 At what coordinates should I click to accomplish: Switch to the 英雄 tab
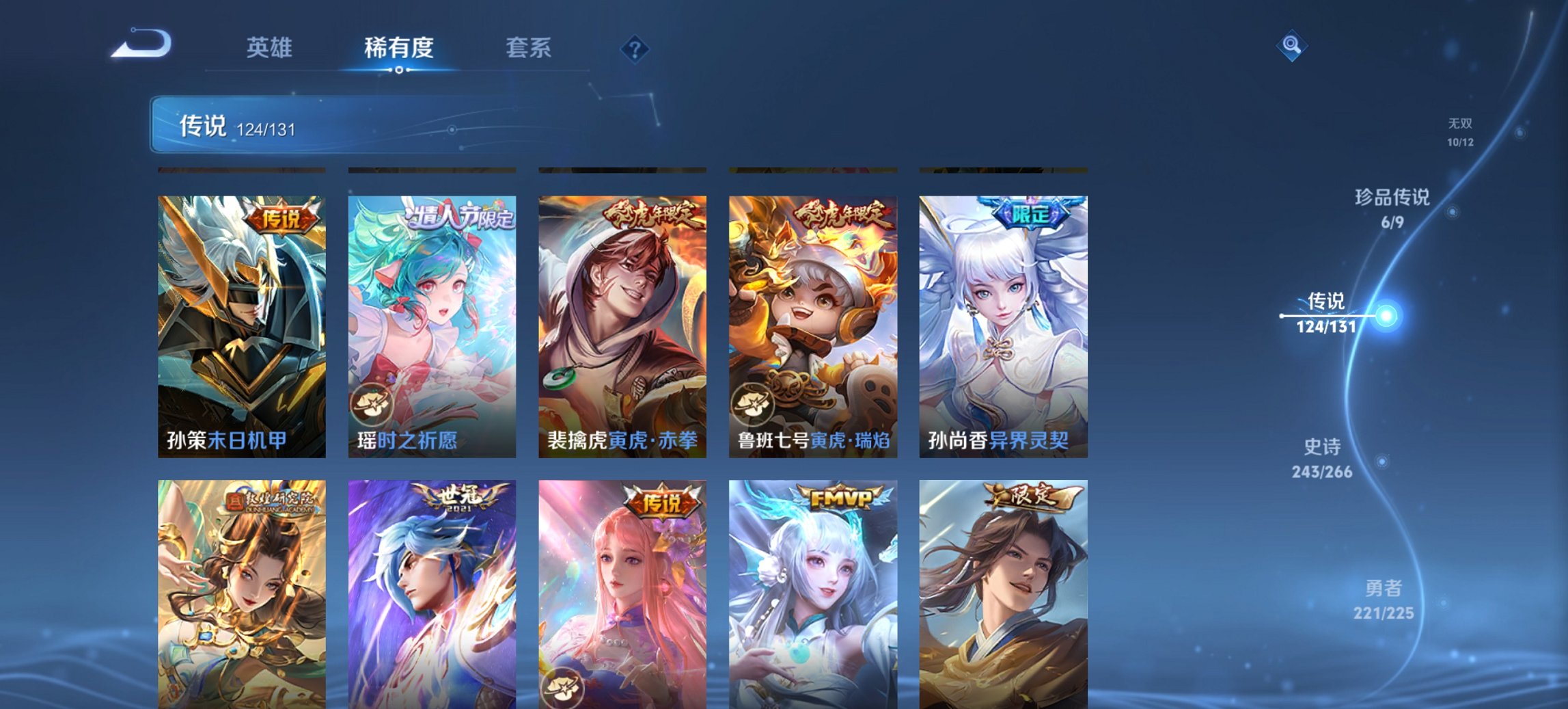(x=271, y=48)
